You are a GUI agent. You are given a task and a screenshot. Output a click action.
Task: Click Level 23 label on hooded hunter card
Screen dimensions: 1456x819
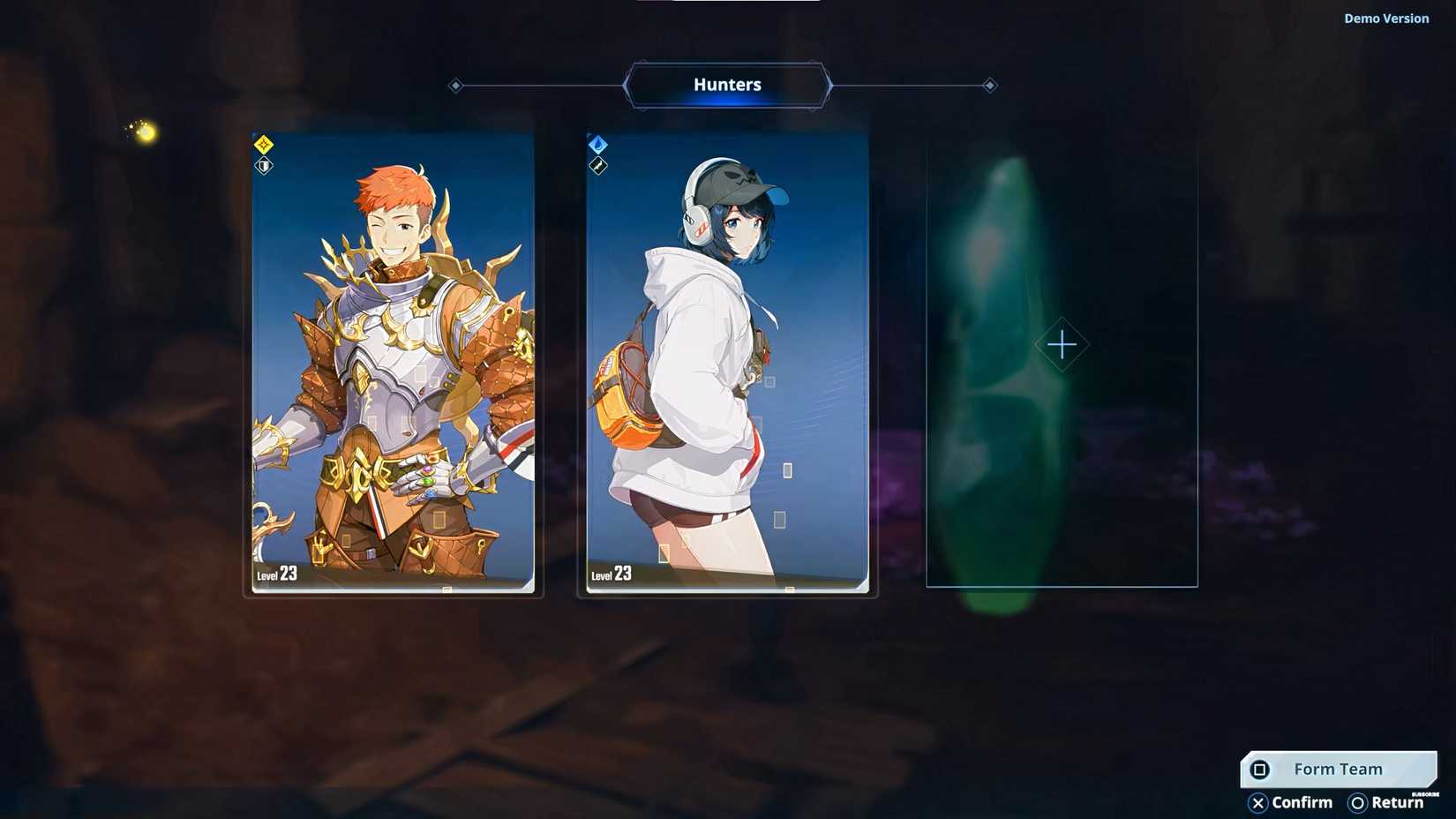611,574
